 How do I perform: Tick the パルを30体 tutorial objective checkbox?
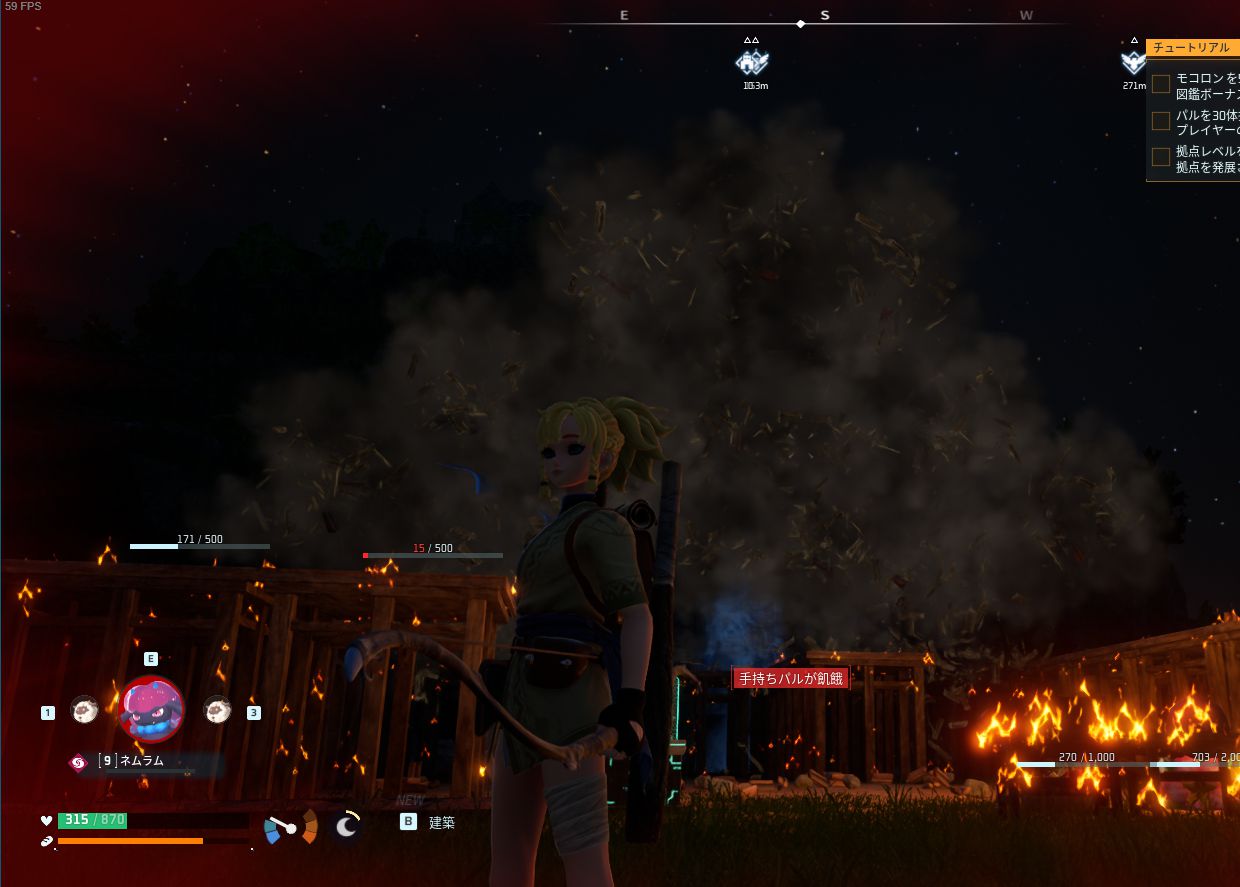[1161, 121]
